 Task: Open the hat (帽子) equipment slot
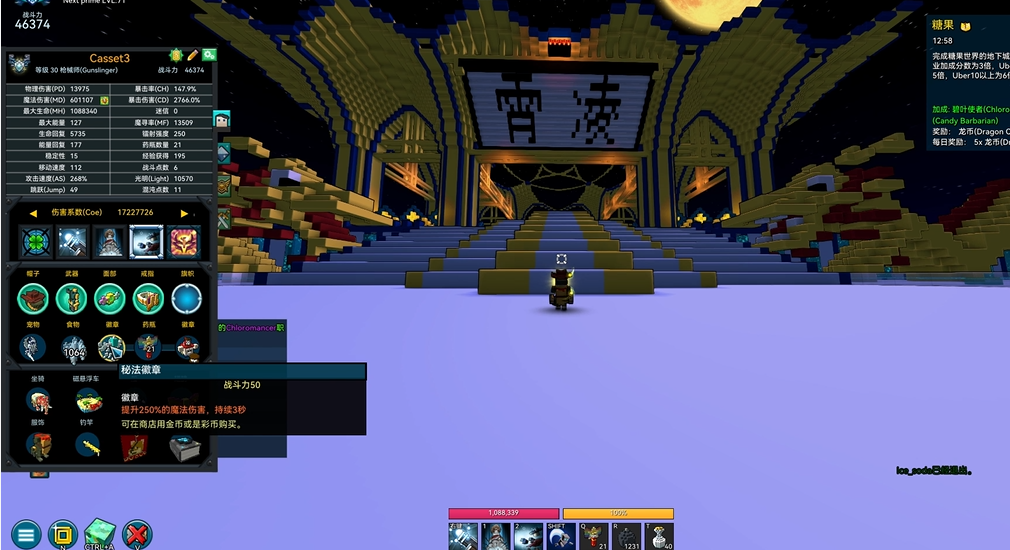tap(34, 298)
